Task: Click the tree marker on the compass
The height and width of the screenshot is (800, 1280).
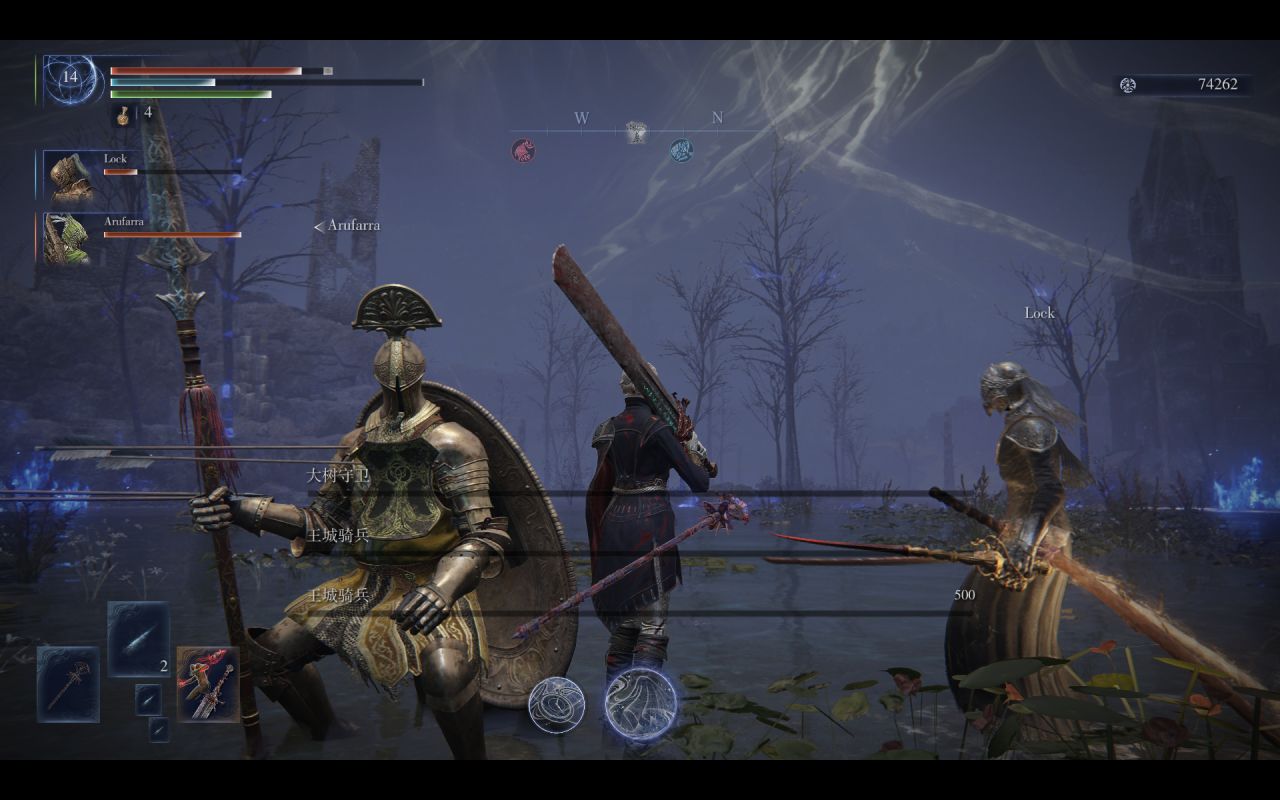Action: click(x=635, y=131)
